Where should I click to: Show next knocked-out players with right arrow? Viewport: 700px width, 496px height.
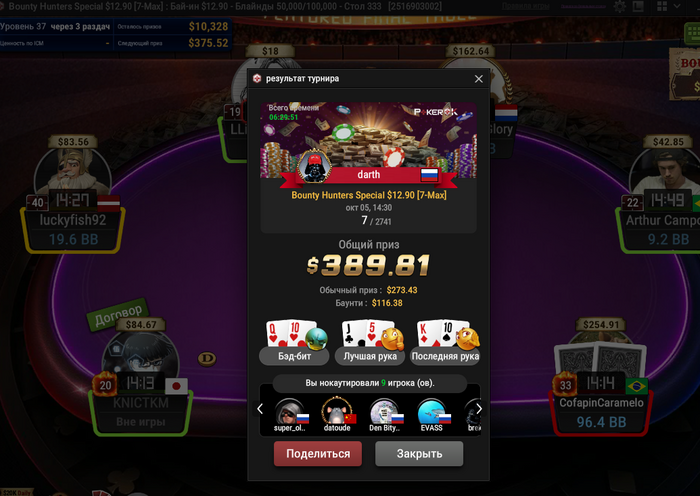479,409
